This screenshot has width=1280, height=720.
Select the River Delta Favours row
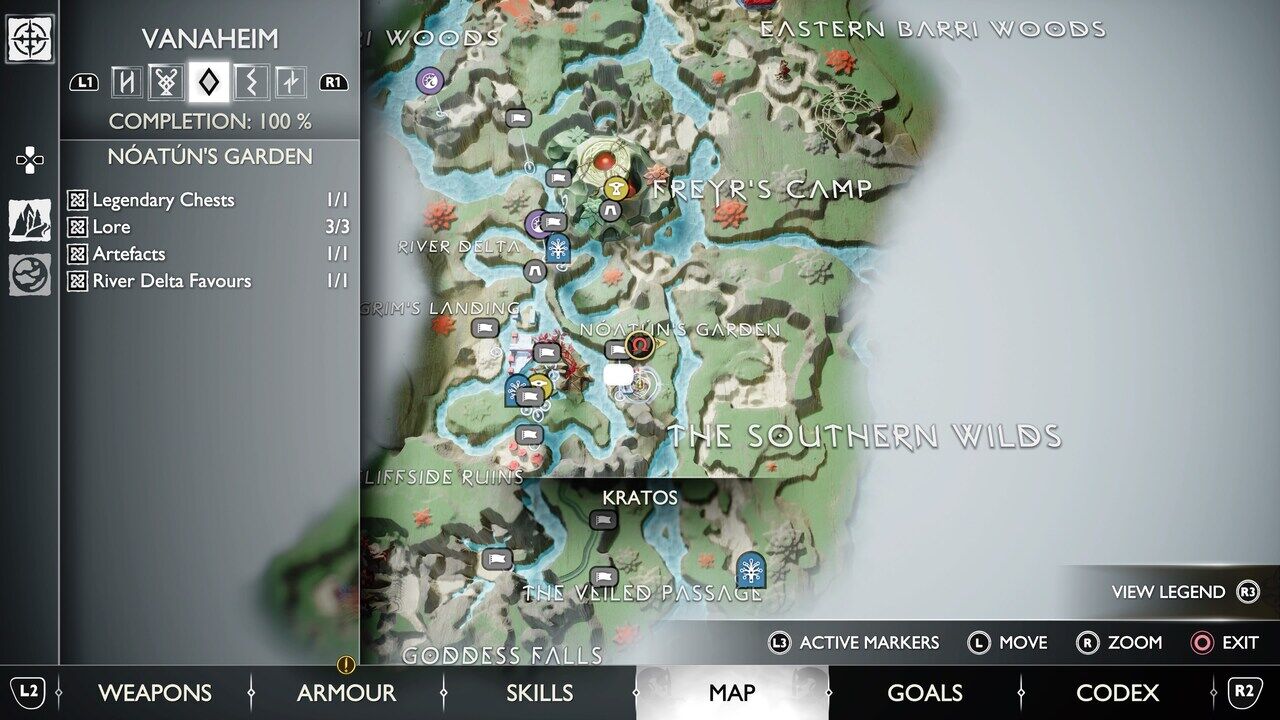[x=208, y=281]
